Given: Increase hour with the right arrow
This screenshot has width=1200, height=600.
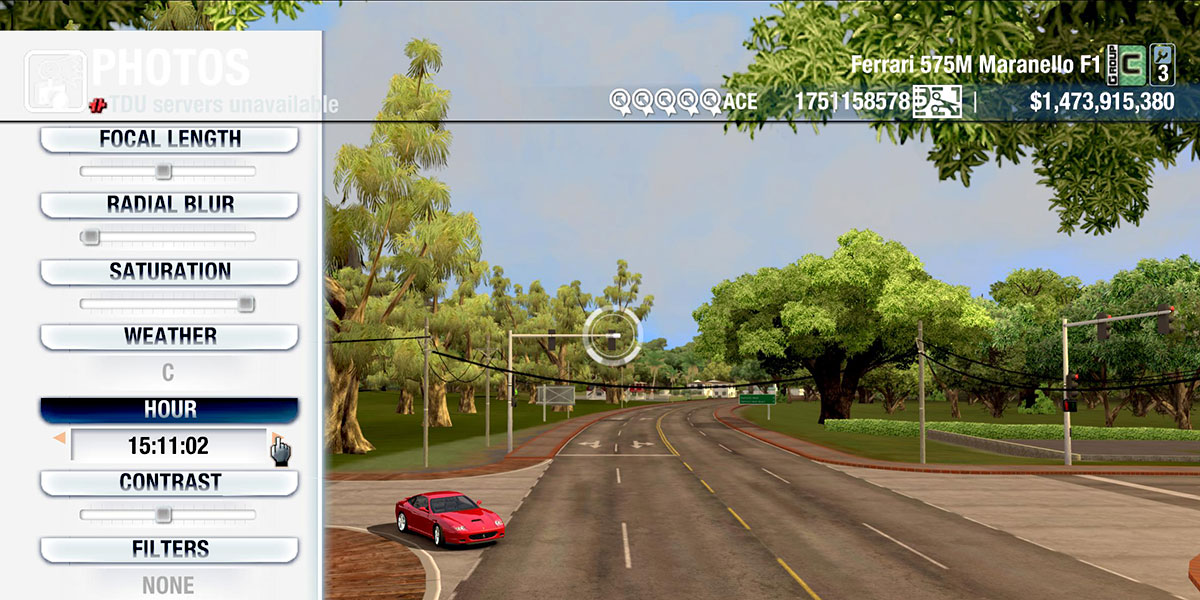Looking at the screenshot, I should [275, 439].
